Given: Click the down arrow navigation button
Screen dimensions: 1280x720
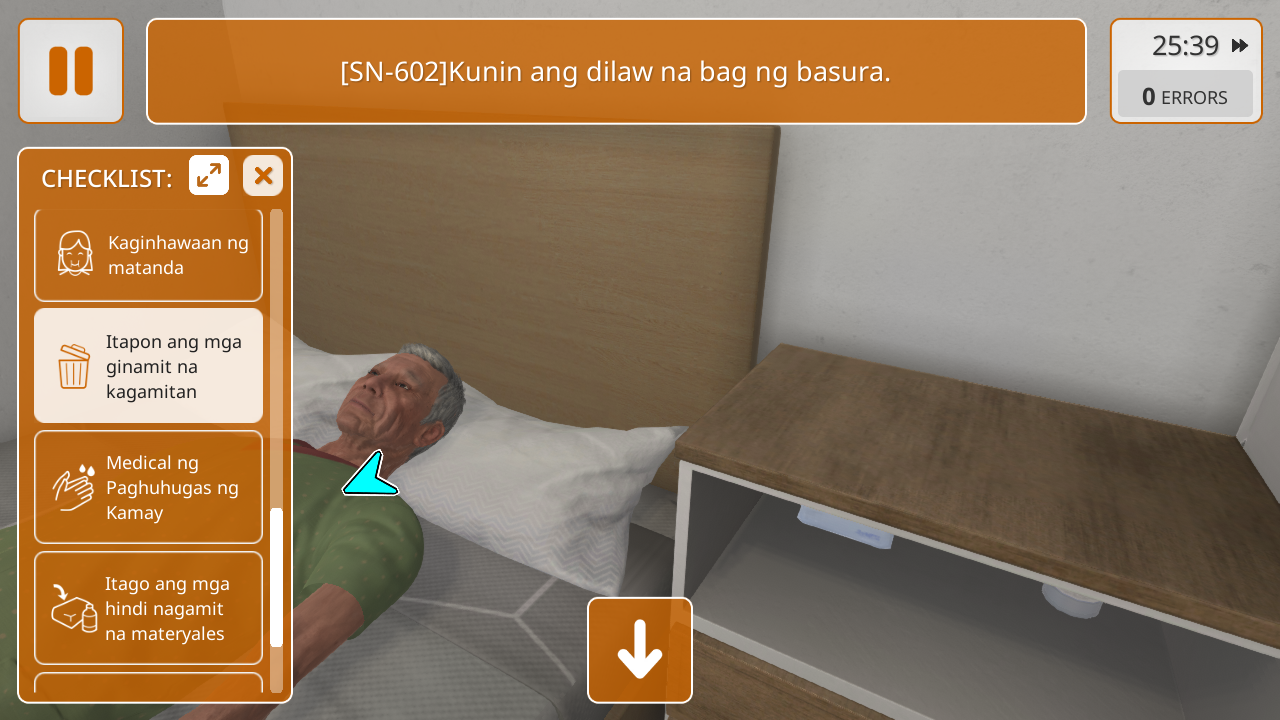Looking at the screenshot, I should click(x=640, y=650).
